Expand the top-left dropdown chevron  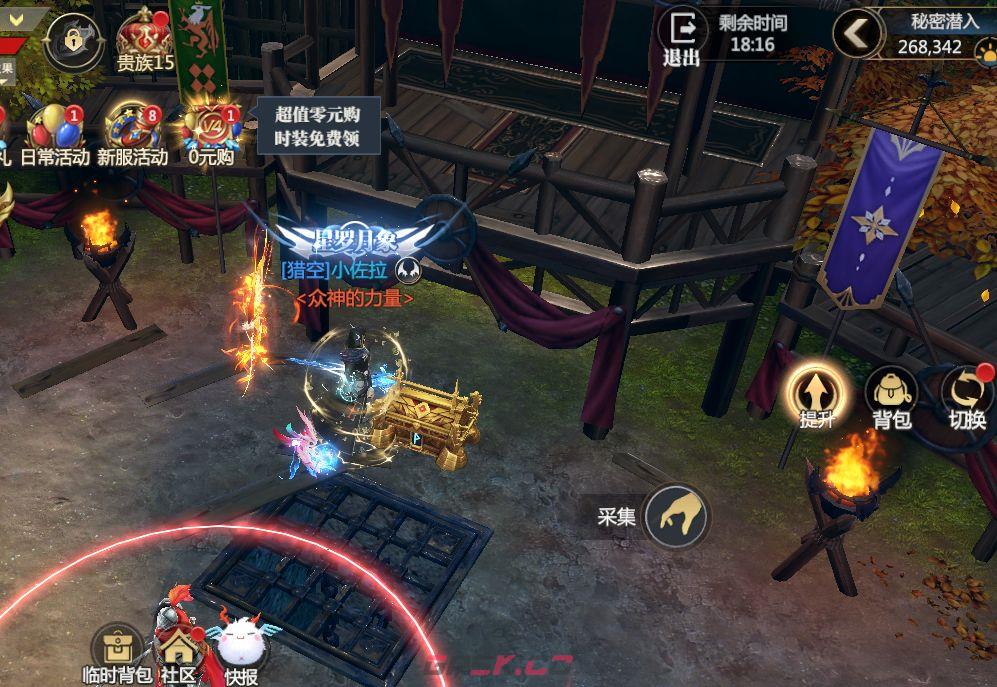point(14,19)
